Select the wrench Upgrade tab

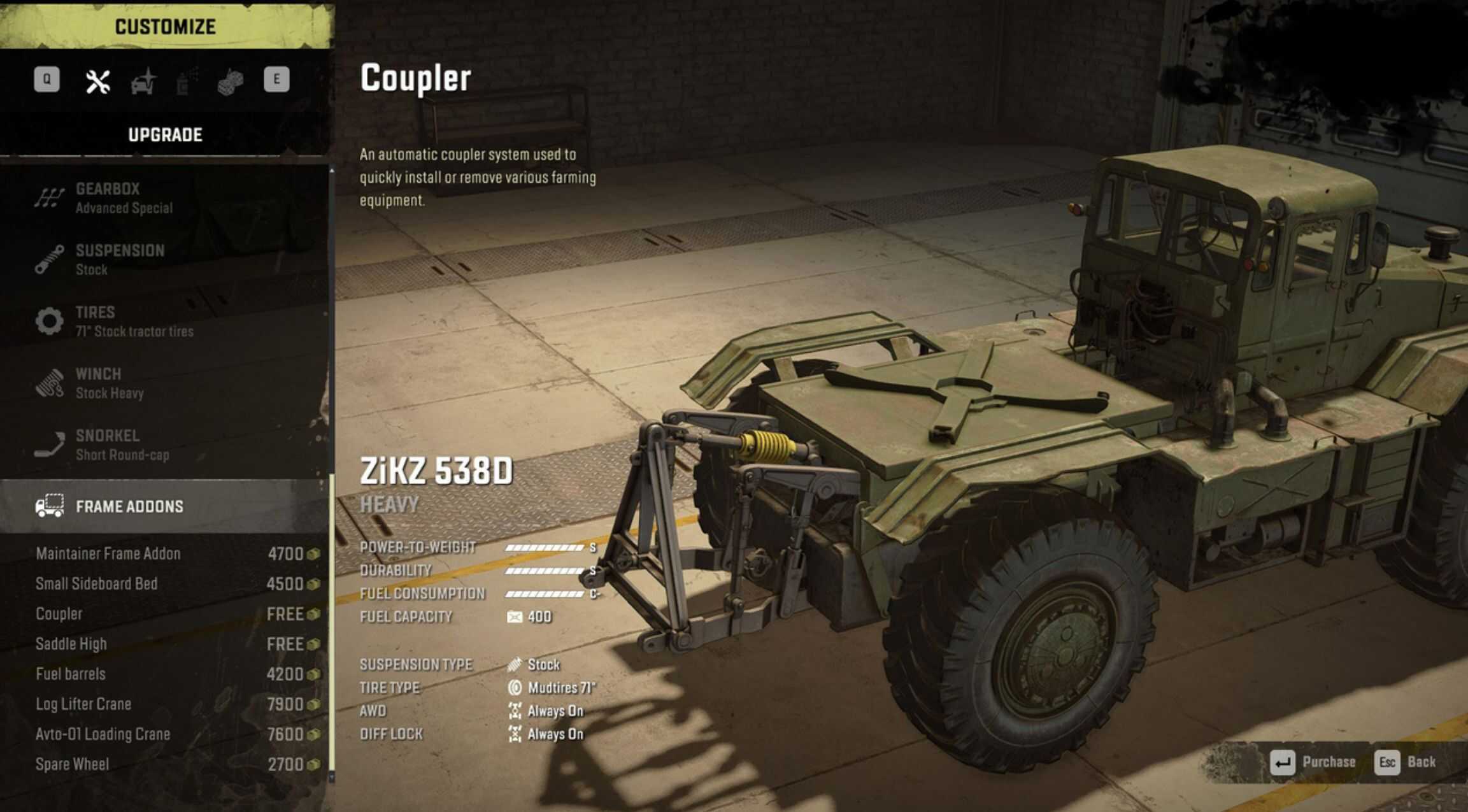98,82
